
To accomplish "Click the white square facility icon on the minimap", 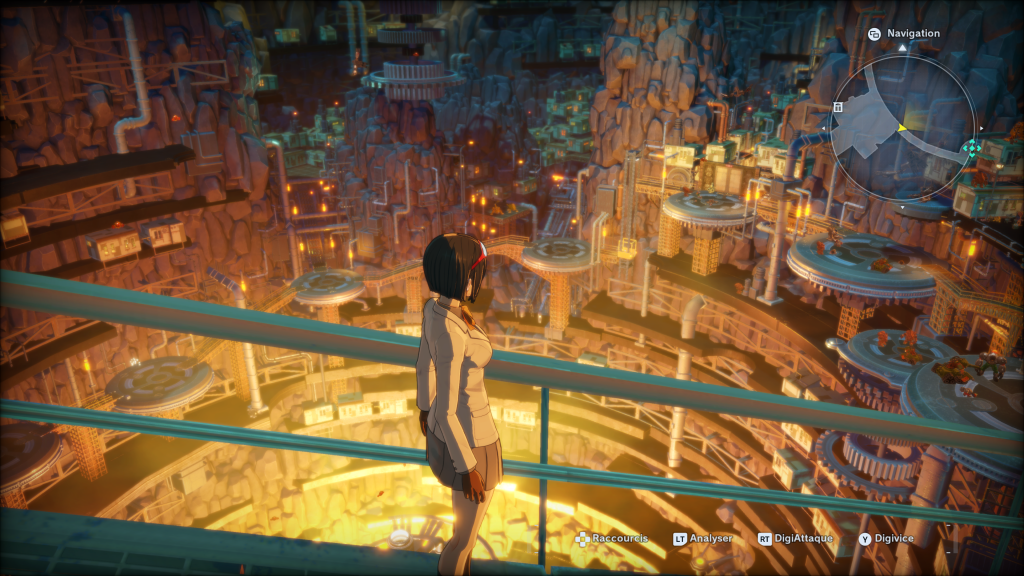I will point(838,106).
